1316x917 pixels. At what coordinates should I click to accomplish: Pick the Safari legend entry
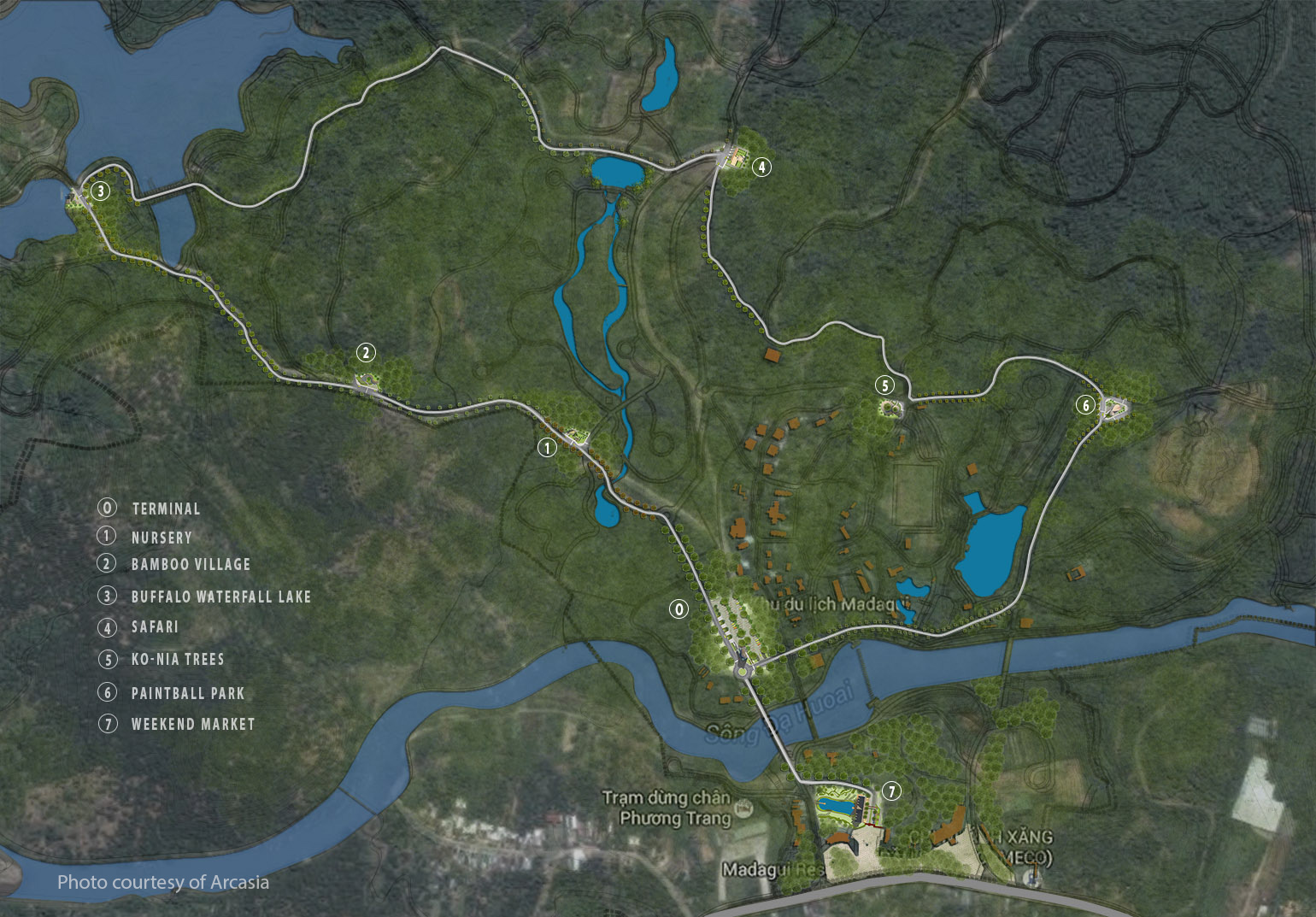[x=155, y=627]
